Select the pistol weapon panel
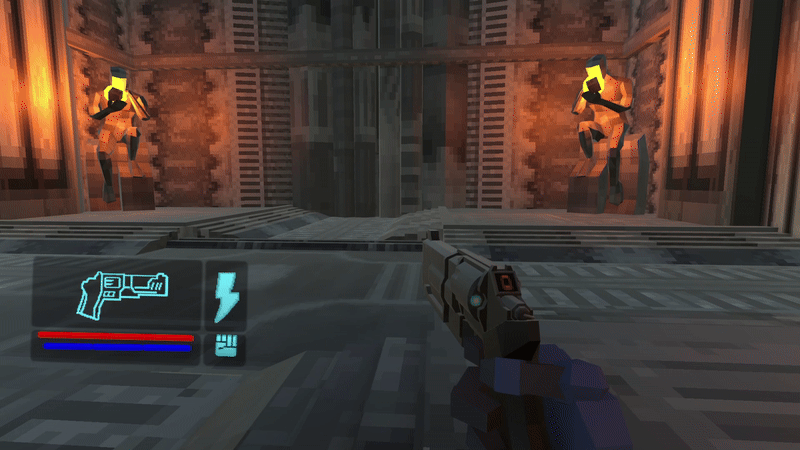 click(x=118, y=291)
